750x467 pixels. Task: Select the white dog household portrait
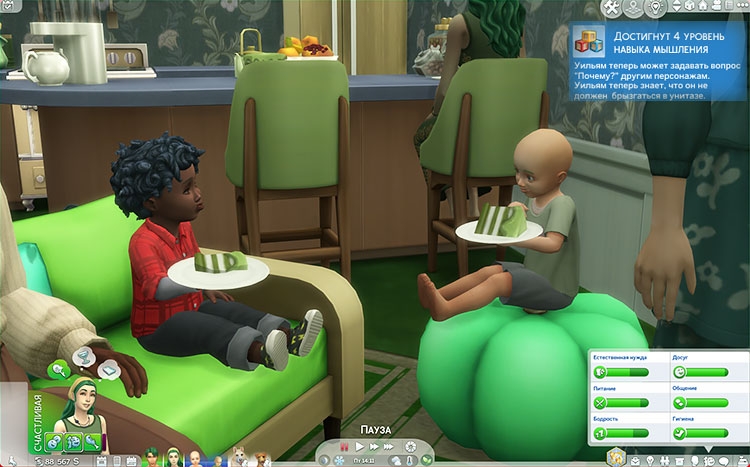(240, 457)
